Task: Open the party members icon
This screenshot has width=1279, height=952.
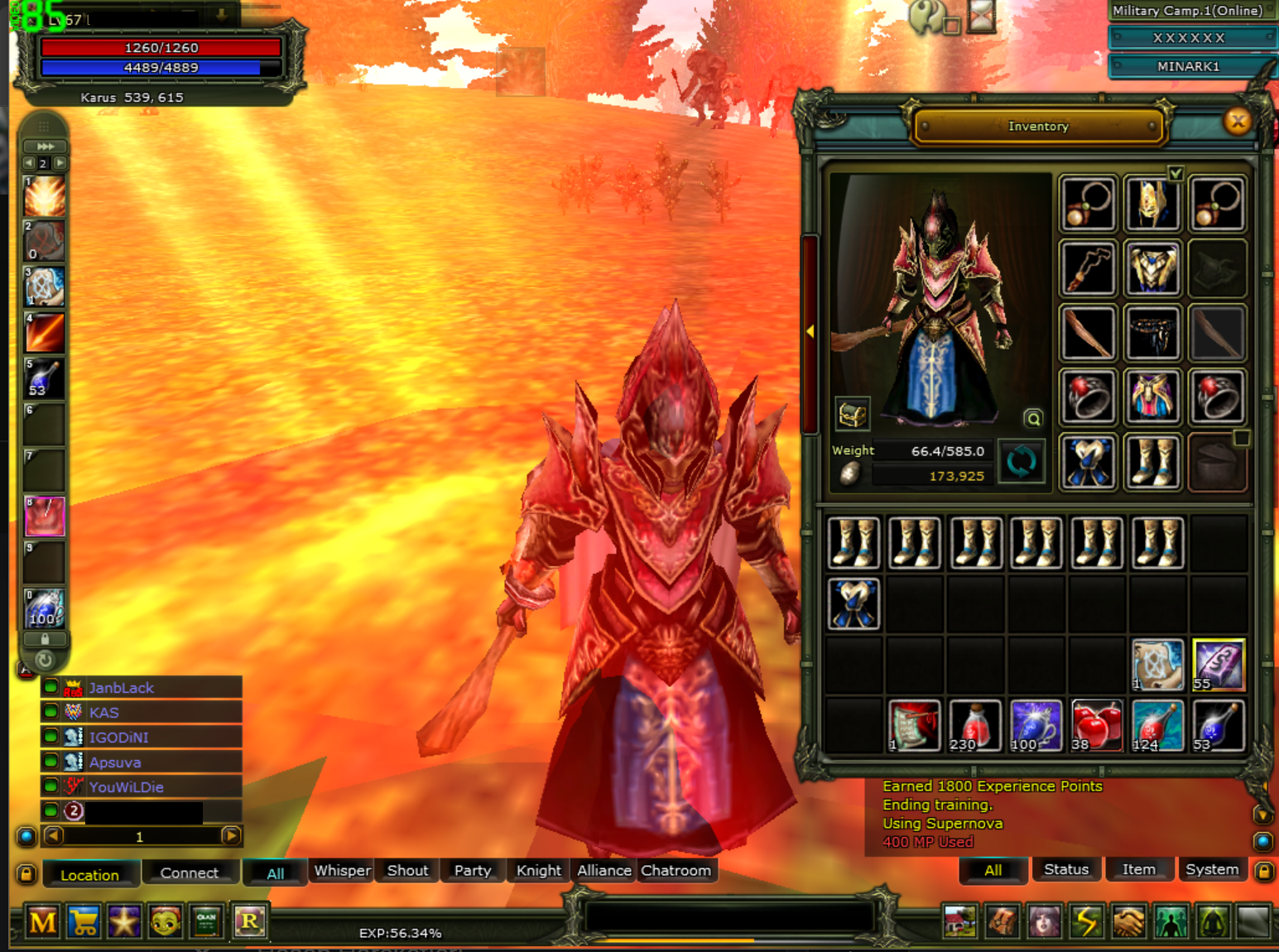Action: coord(1171,921)
